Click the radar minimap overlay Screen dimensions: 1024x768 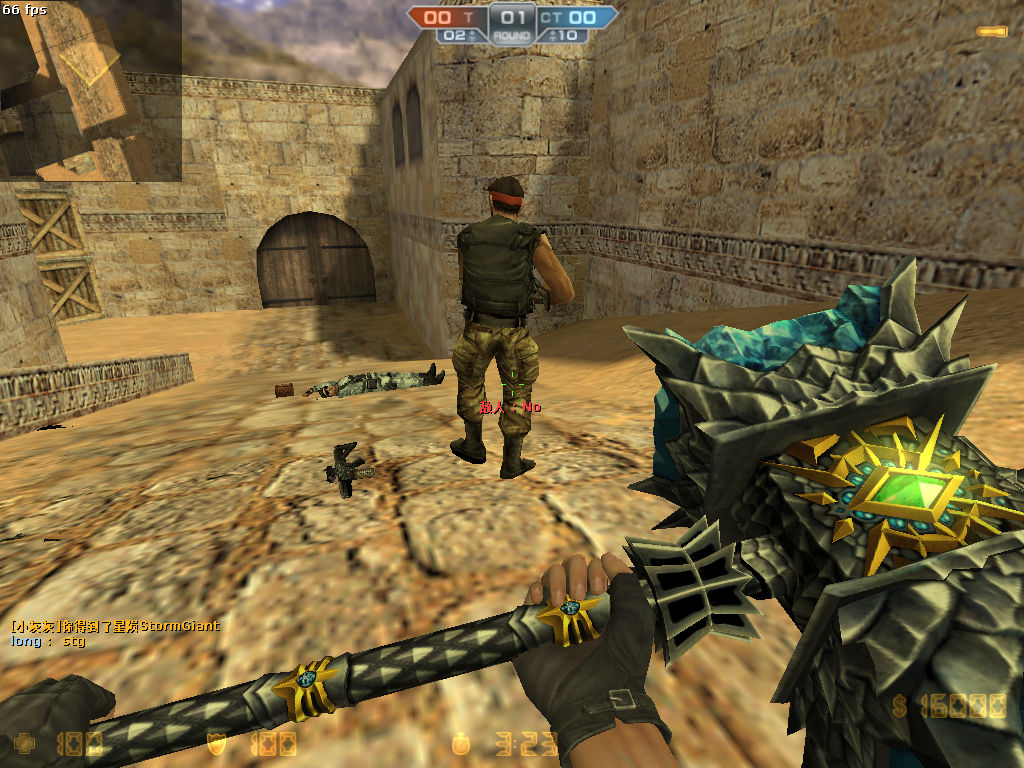90,90
